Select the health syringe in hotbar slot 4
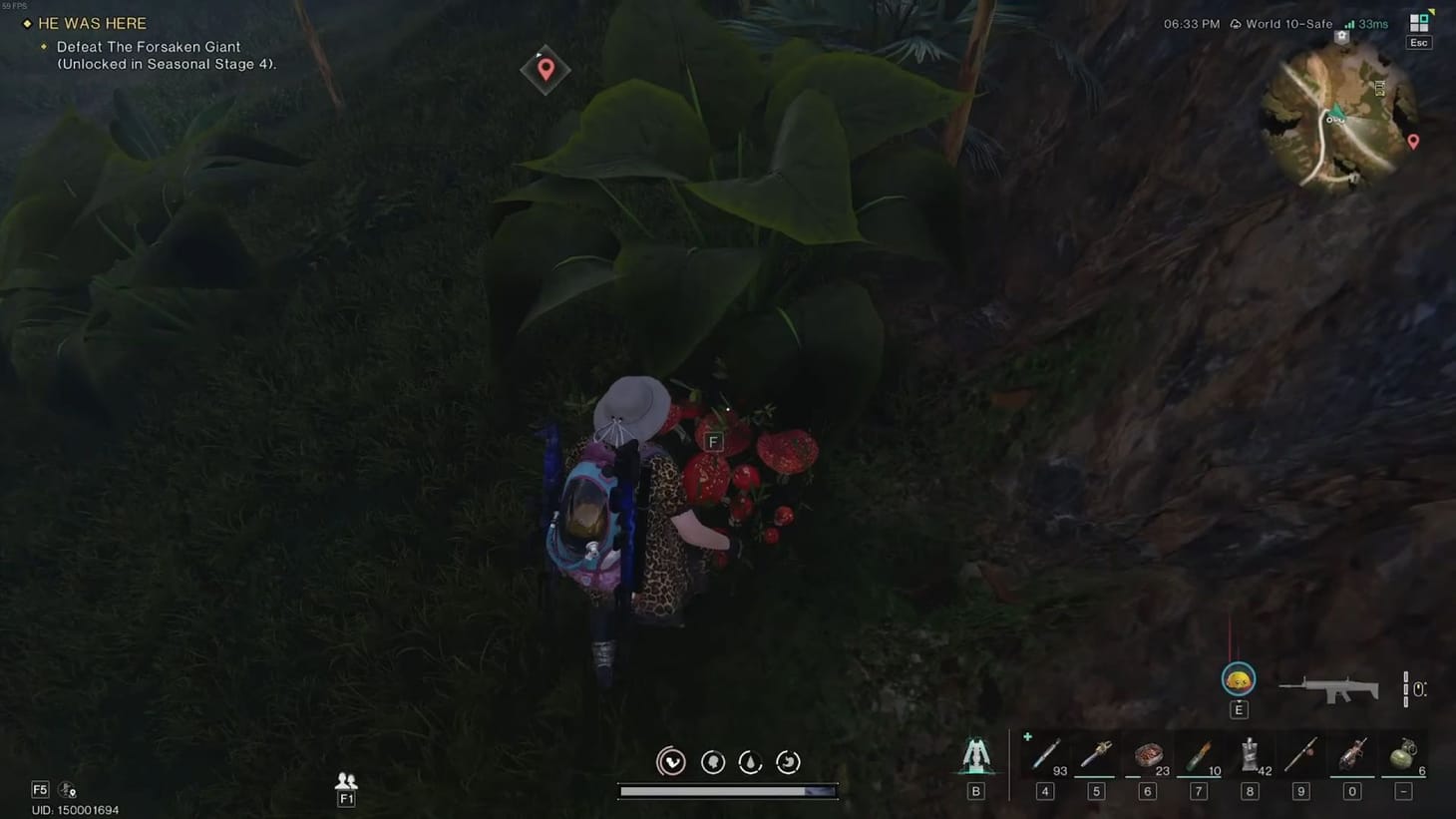Viewport: 1456px width, 819px height. click(x=1044, y=755)
